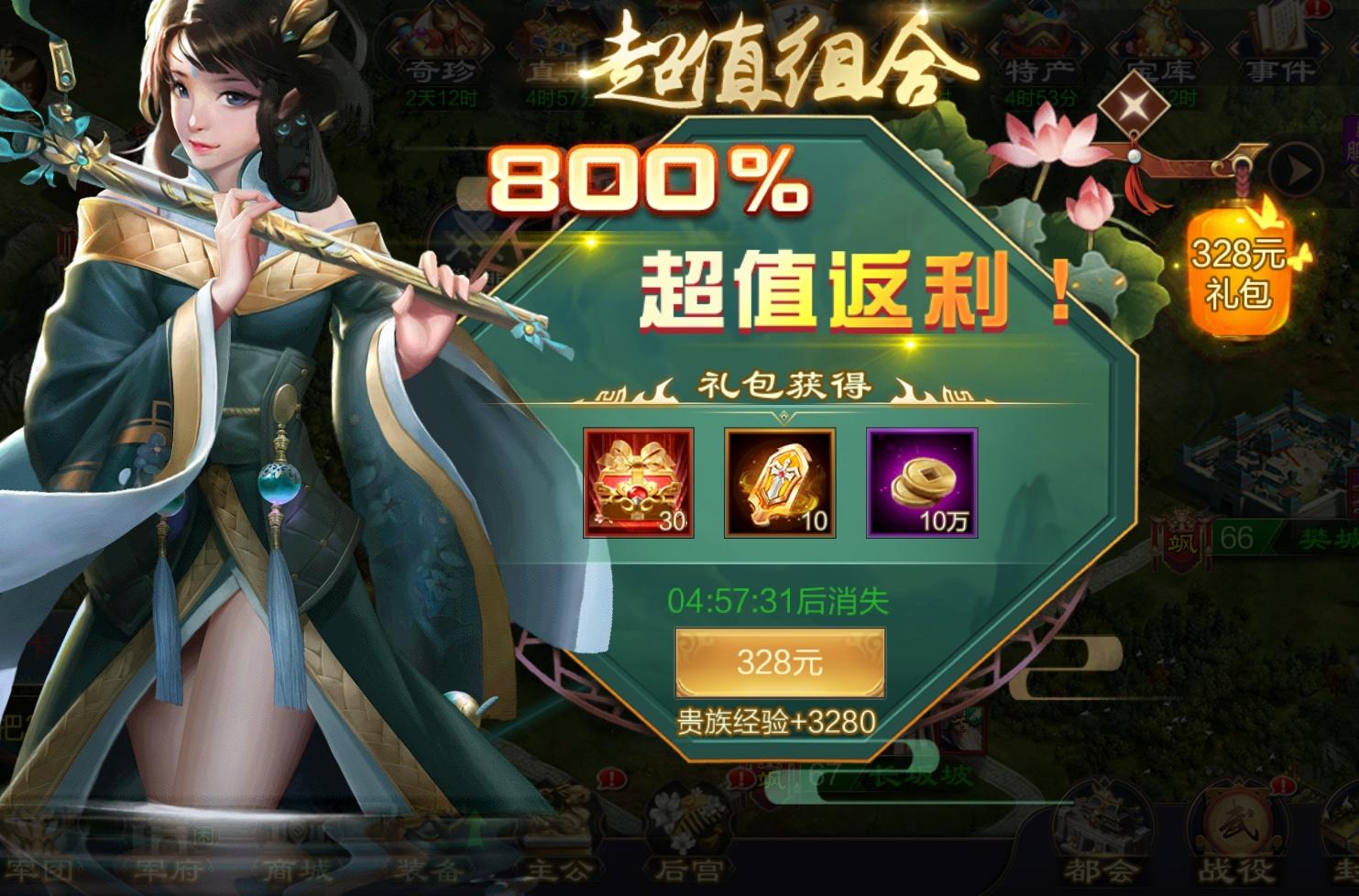Purchase the pack via 328元 button
Image resolution: width=1359 pixels, height=896 pixels.
(x=781, y=661)
